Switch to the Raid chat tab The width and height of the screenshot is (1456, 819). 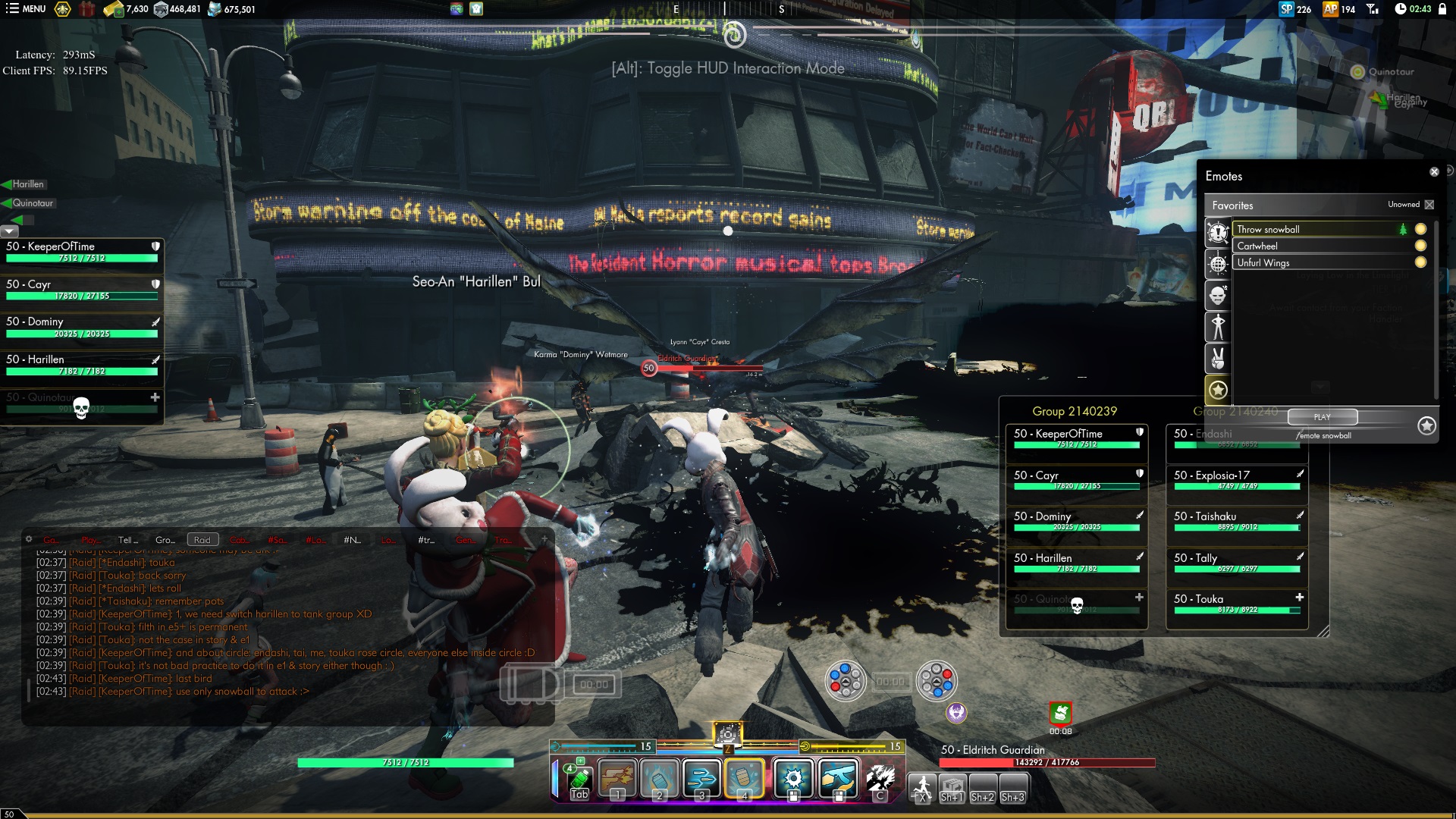tap(202, 540)
